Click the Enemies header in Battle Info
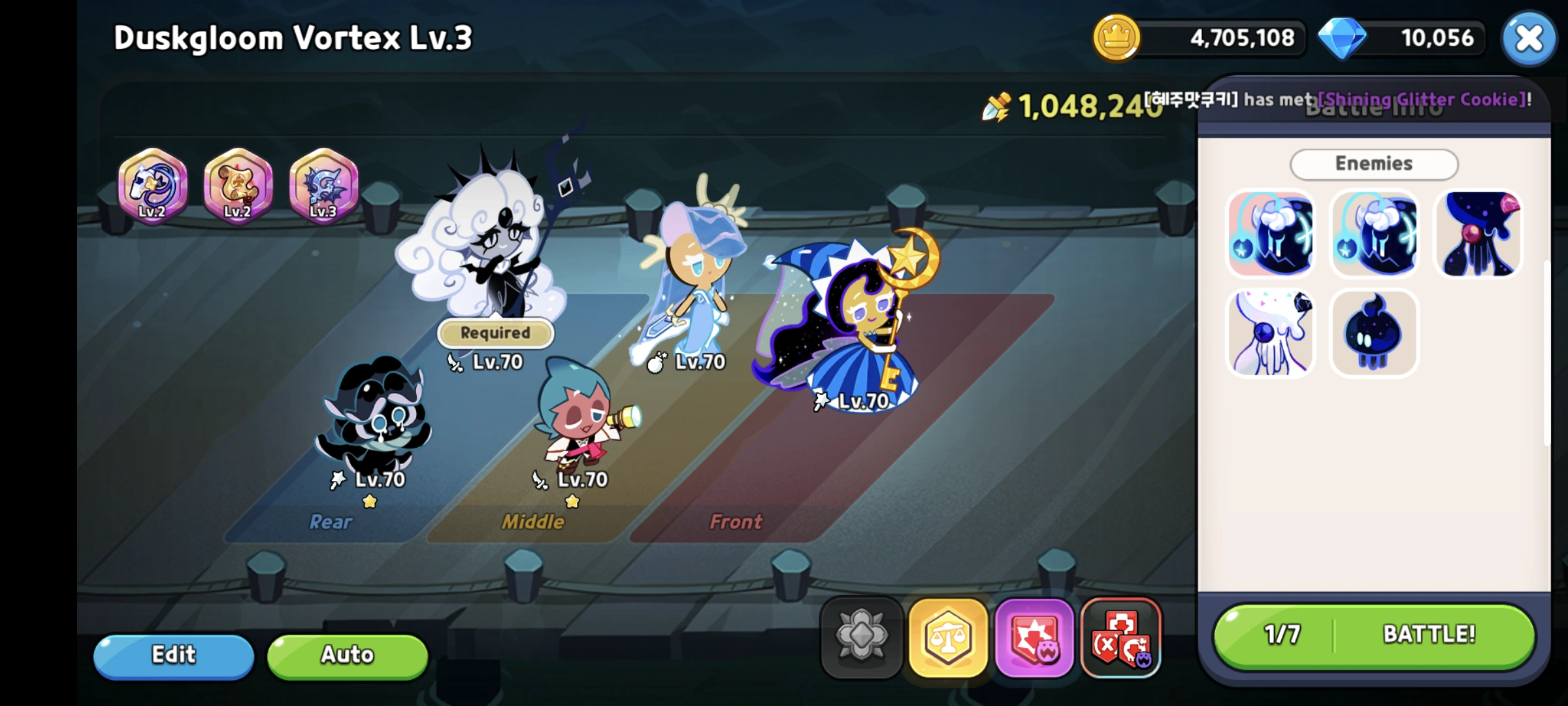The width and height of the screenshot is (1568, 706). (x=1374, y=163)
